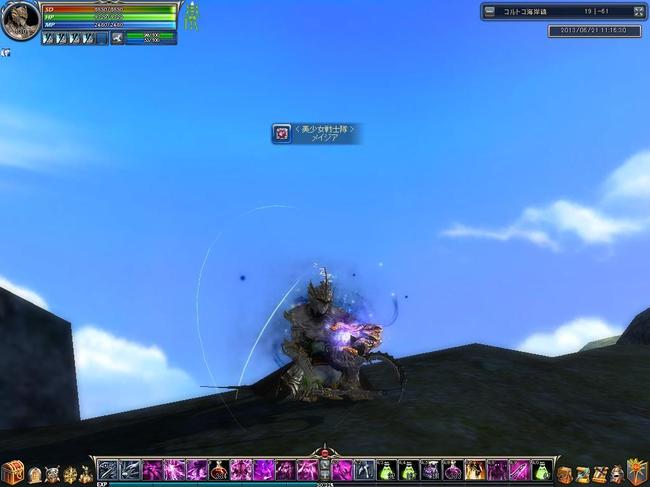
Task: Click the green armor durability figure
Action: (x=191, y=18)
